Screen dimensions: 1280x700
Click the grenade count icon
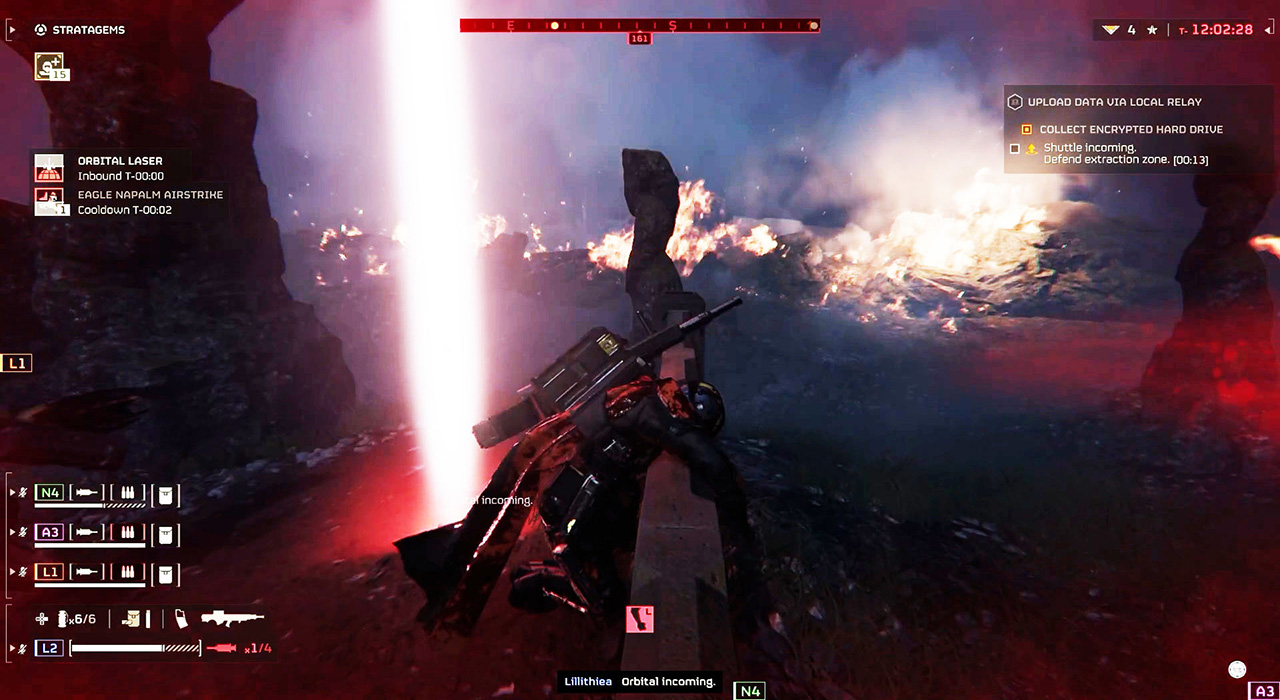coord(63,619)
